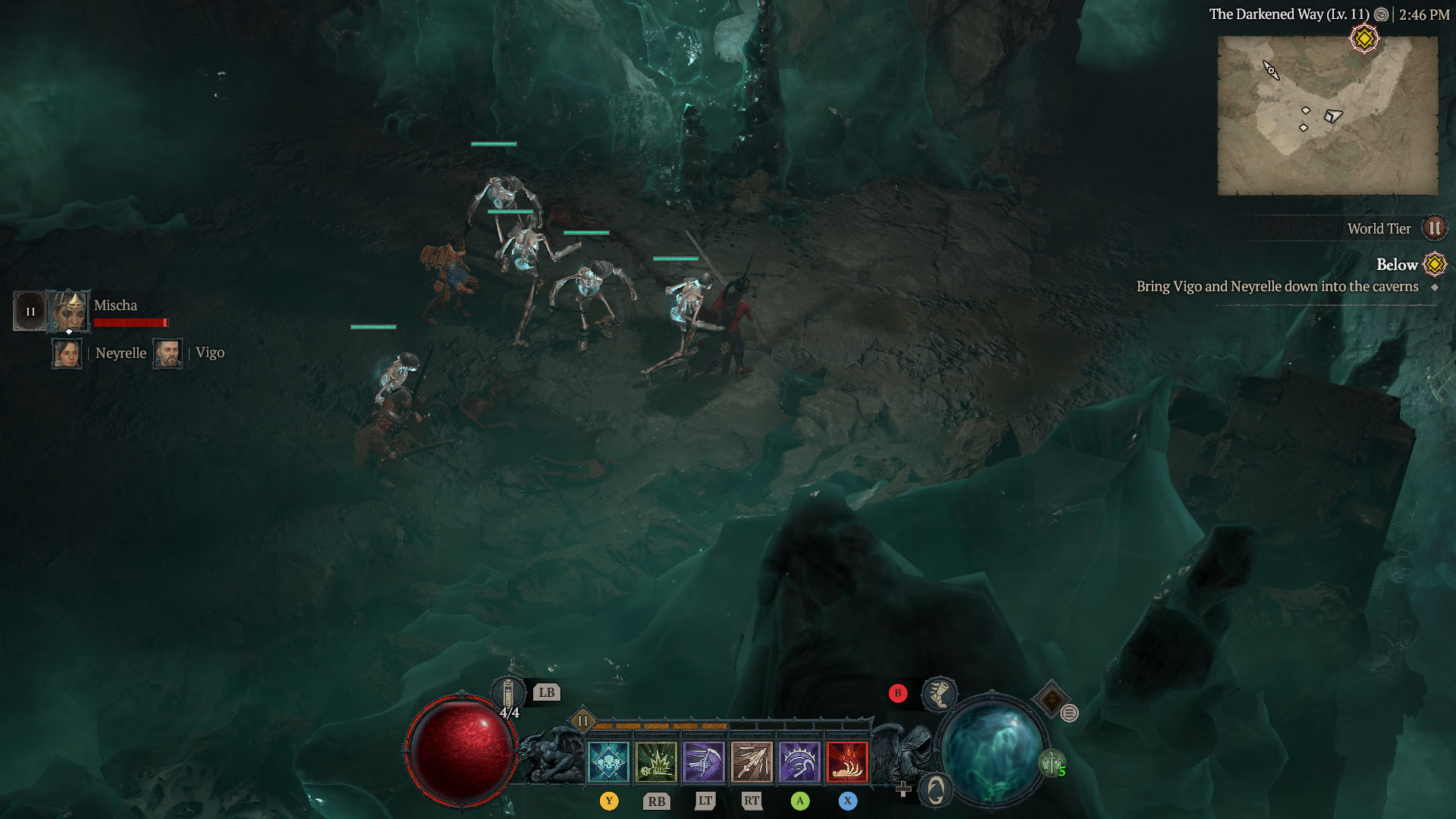
Task: Click the minimap in the top right
Action: coord(1327,114)
